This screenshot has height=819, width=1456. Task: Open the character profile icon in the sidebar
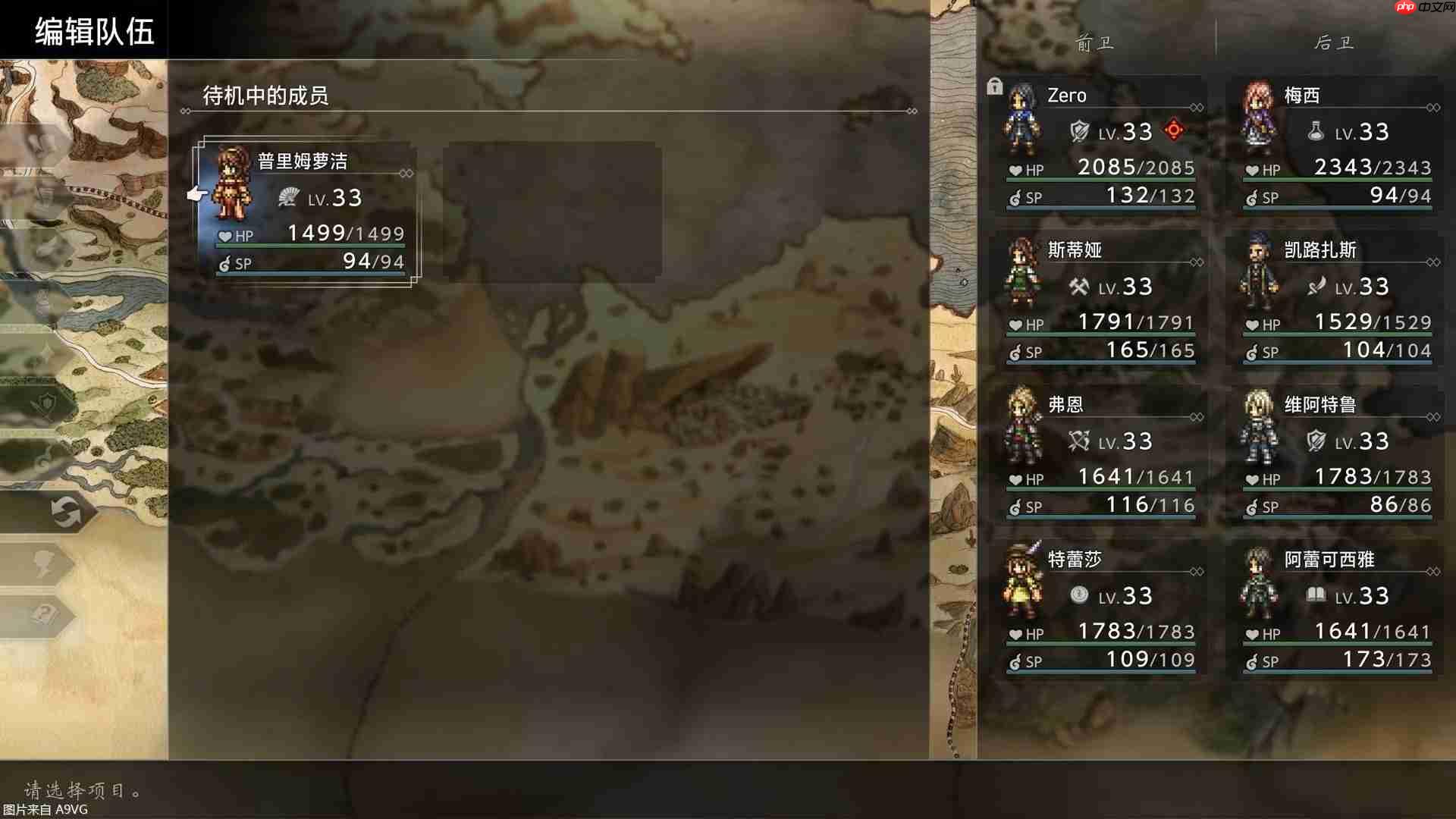[x=42, y=563]
